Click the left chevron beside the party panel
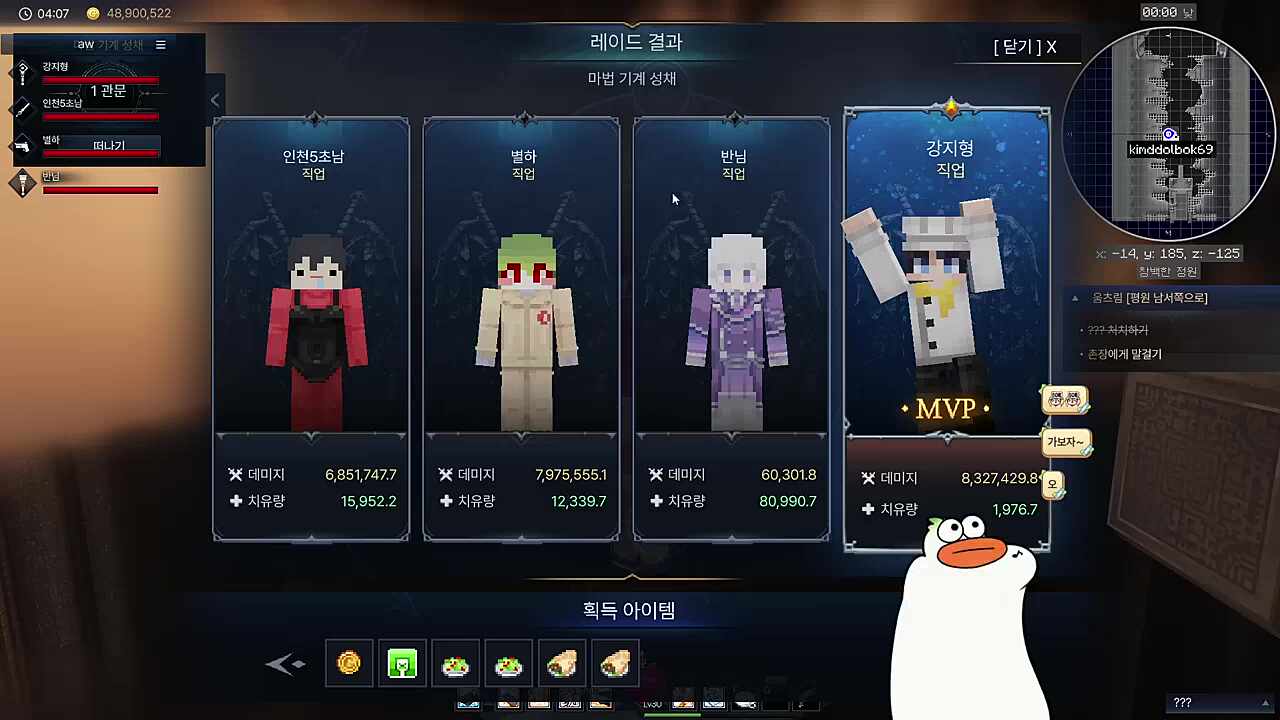 (x=215, y=100)
